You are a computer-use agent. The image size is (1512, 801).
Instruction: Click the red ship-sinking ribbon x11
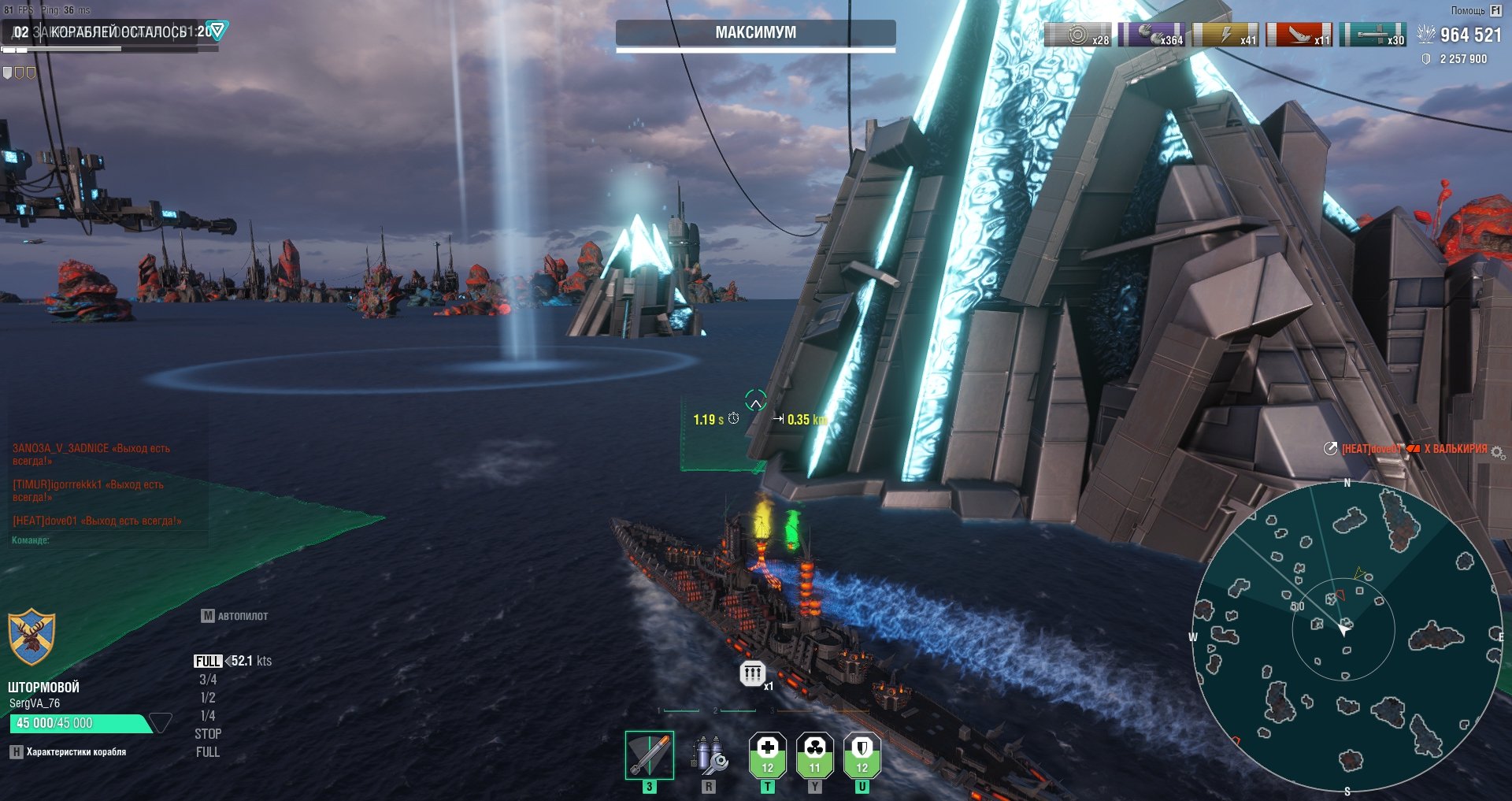pos(1299,35)
